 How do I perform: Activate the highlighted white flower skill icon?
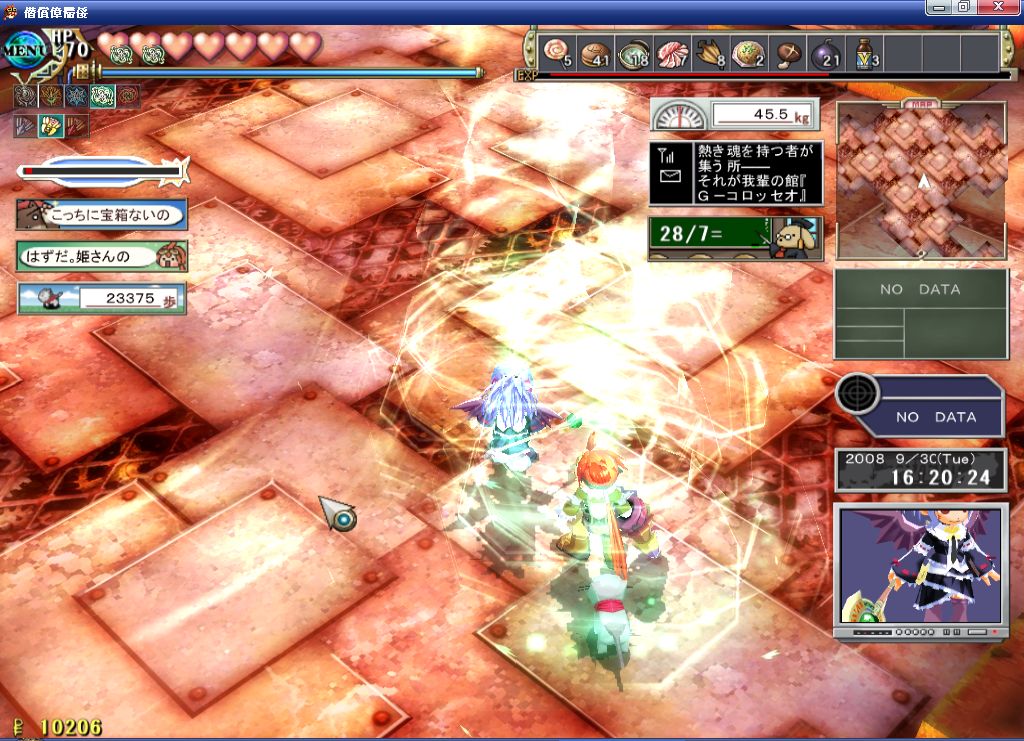pos(102,96)
